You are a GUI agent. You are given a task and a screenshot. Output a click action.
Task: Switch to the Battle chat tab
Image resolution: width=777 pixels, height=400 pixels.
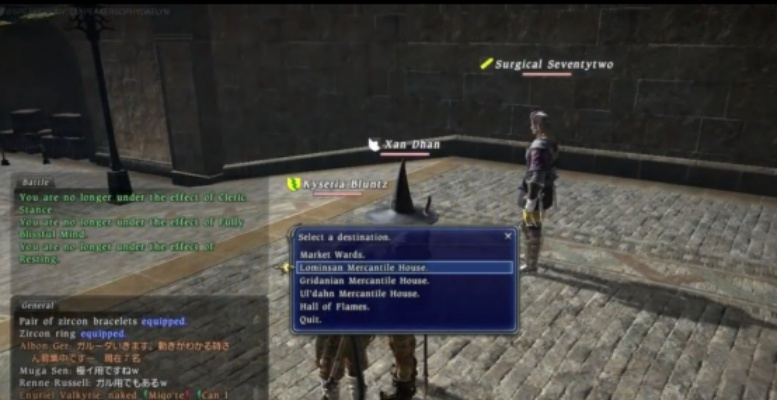tap(35, 183)
